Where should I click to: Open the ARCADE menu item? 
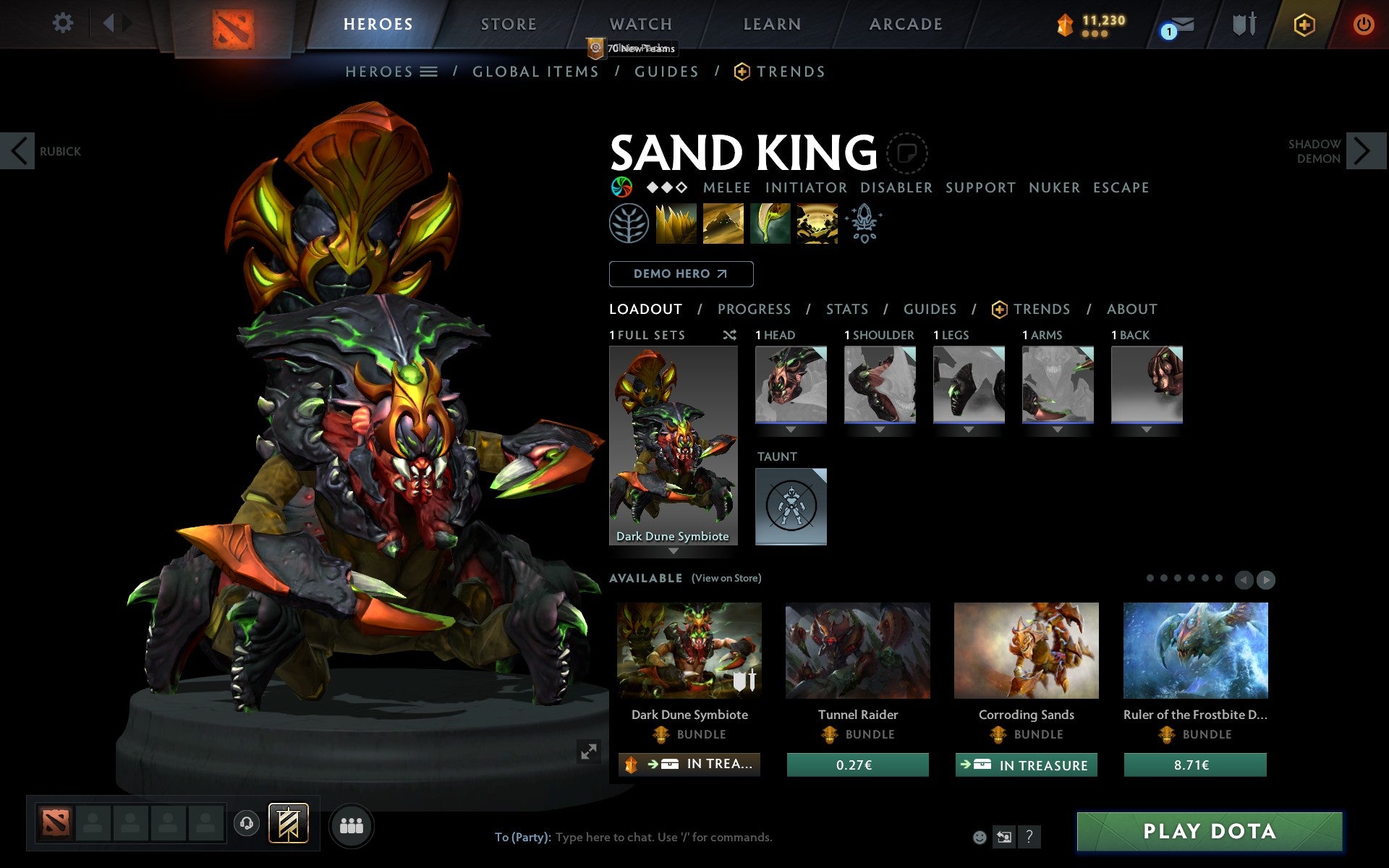click(x=904, y=24)
